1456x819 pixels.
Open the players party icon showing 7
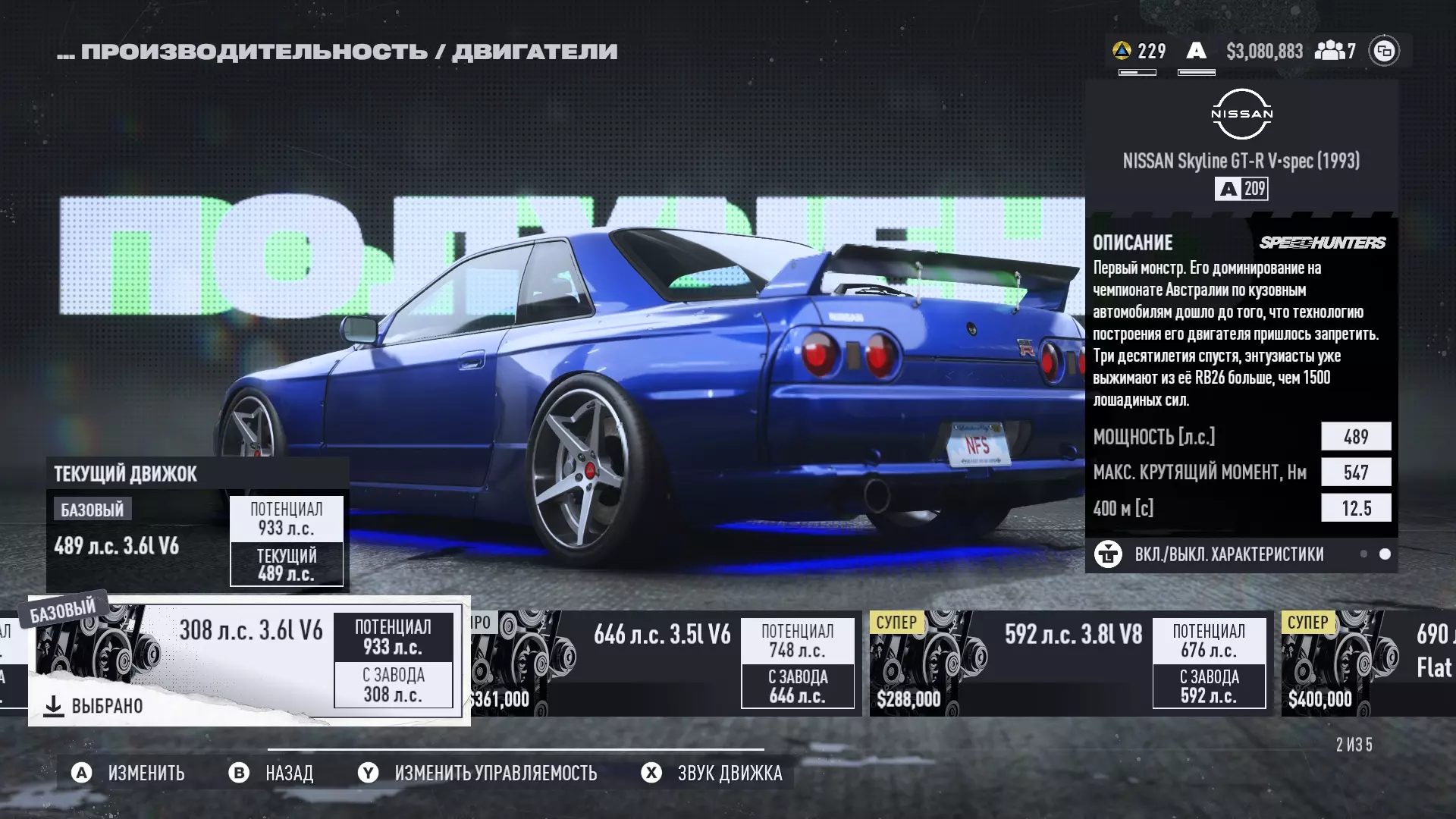(1335, 51)
